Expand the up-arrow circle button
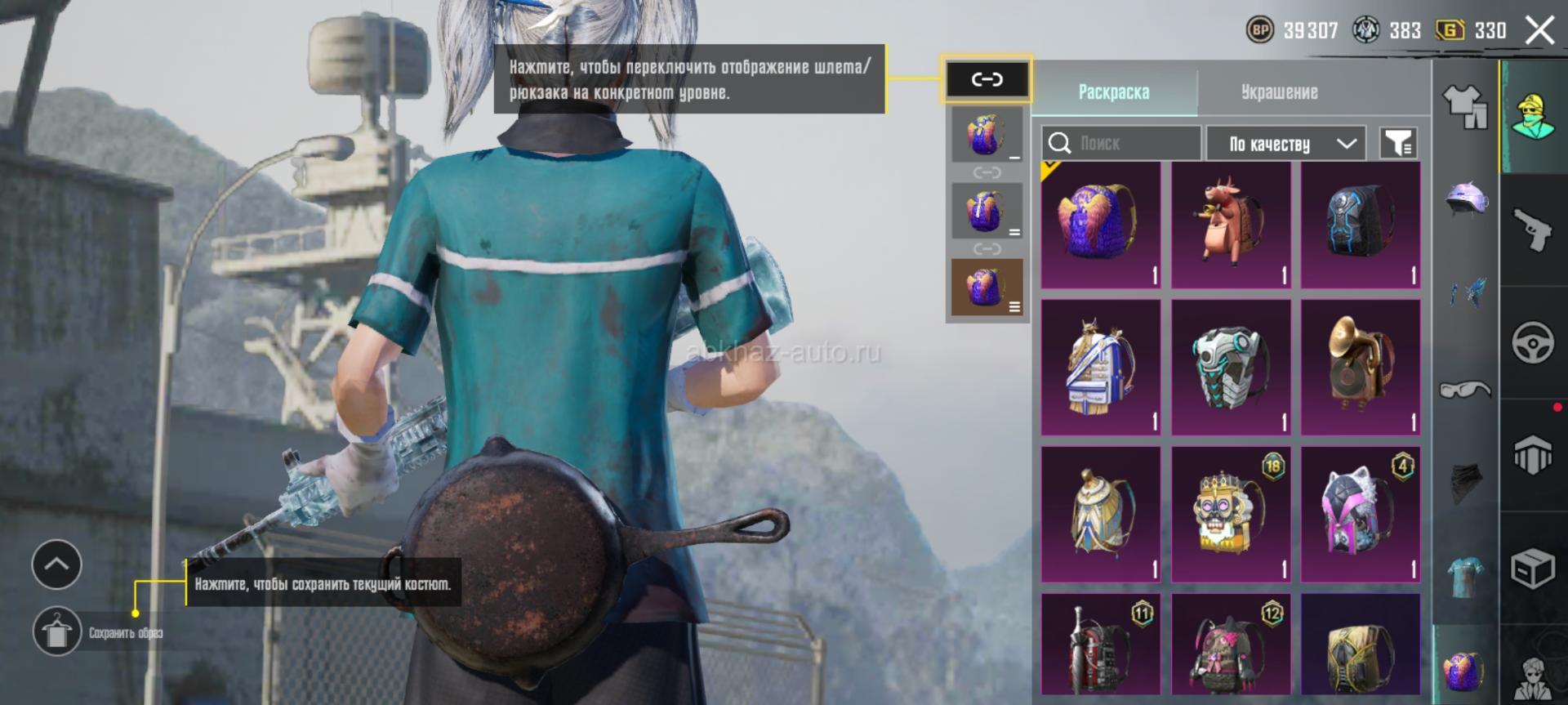Screen dimensions: 1568x705 click(56, 564)
